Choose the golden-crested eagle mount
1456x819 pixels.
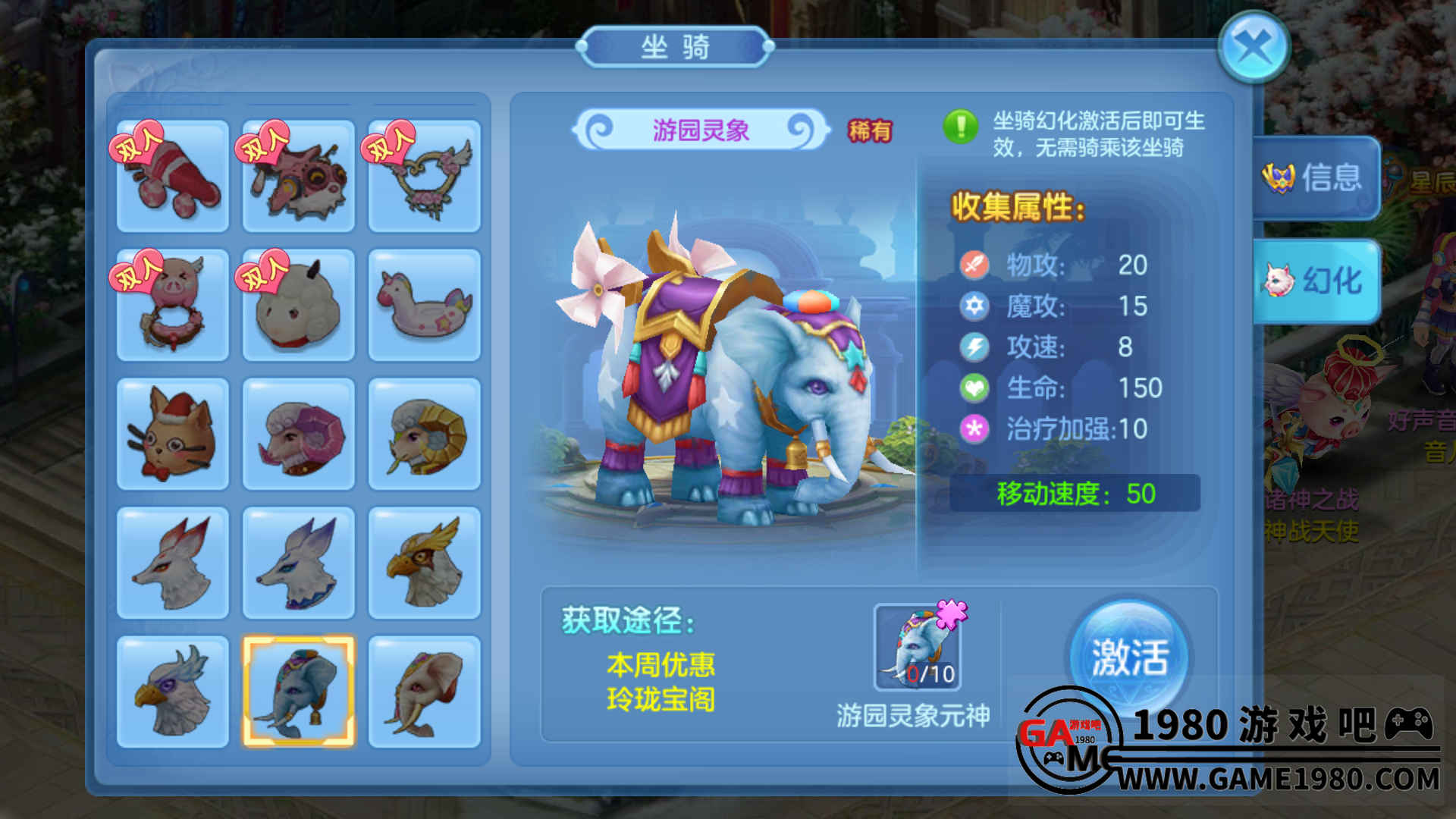click(425, 563)
